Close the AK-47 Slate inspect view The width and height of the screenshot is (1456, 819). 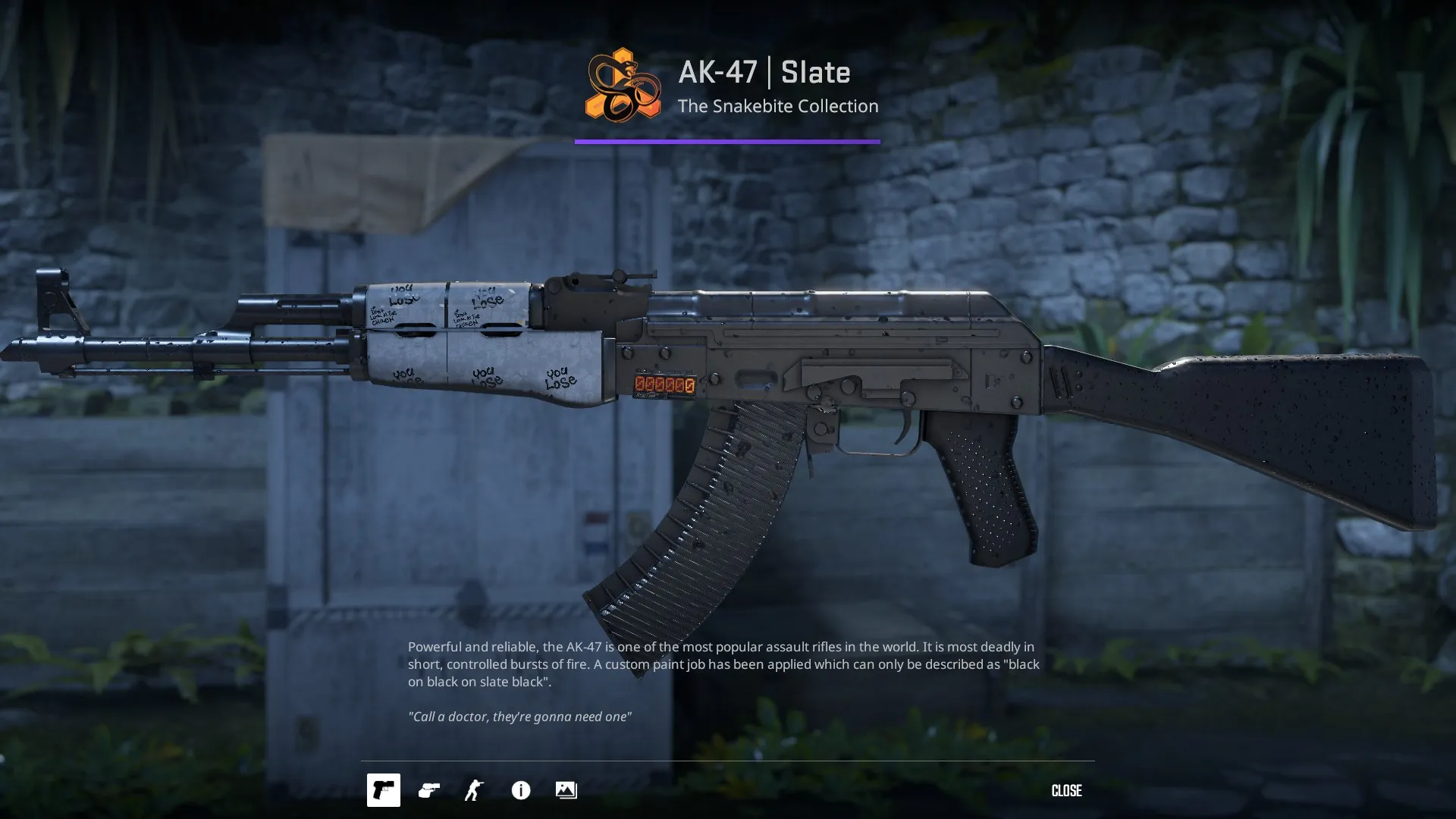[1066, 790]
